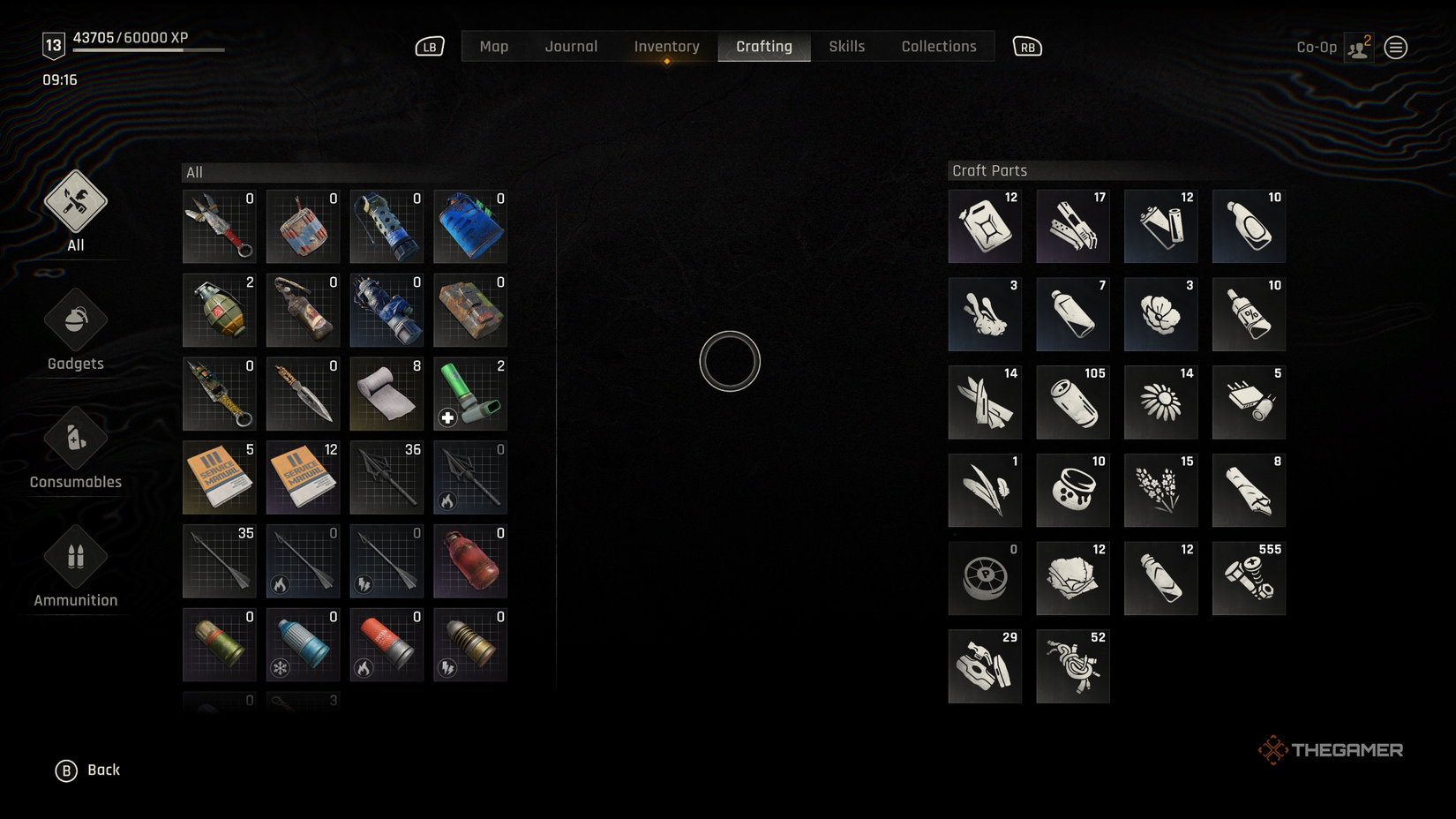Image resolution: width=1456 pixels, height=819 pixels.
Task: Select the feather craft part with 1 count
Action: point(984,490)
